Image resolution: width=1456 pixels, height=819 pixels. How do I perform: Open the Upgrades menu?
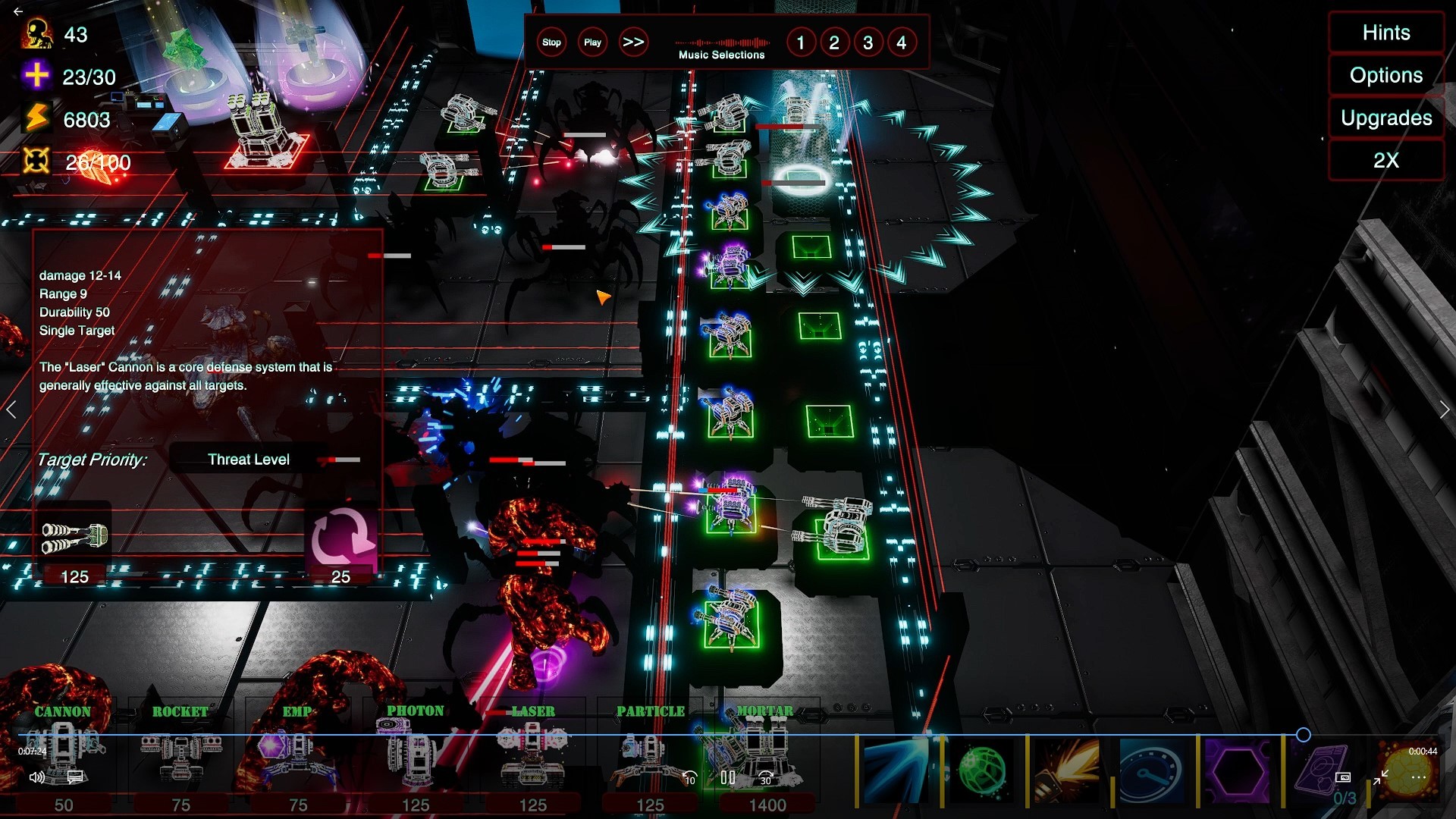(1385, 118)
